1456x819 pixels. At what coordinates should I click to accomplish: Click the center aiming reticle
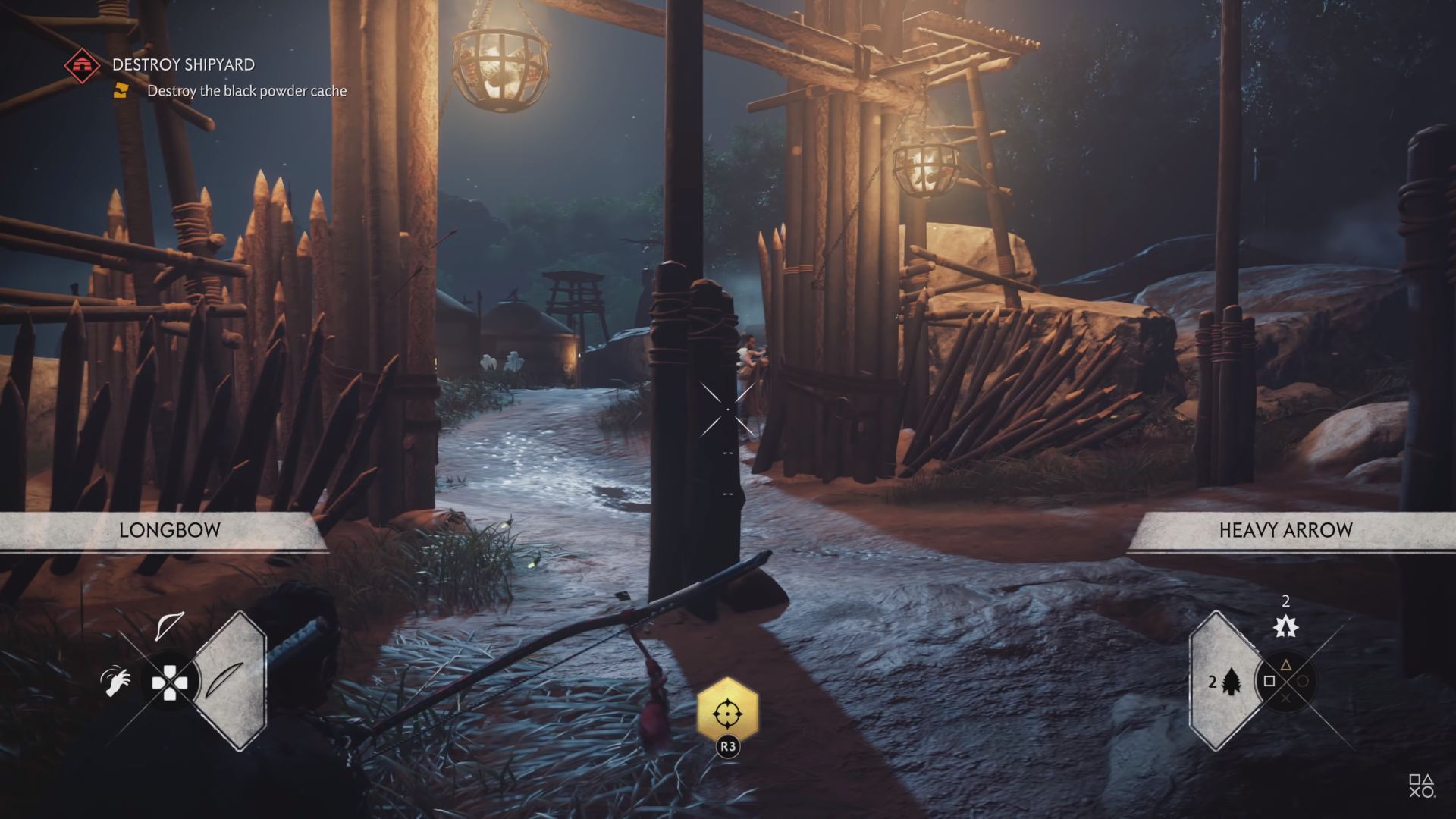tap(728, 409)
